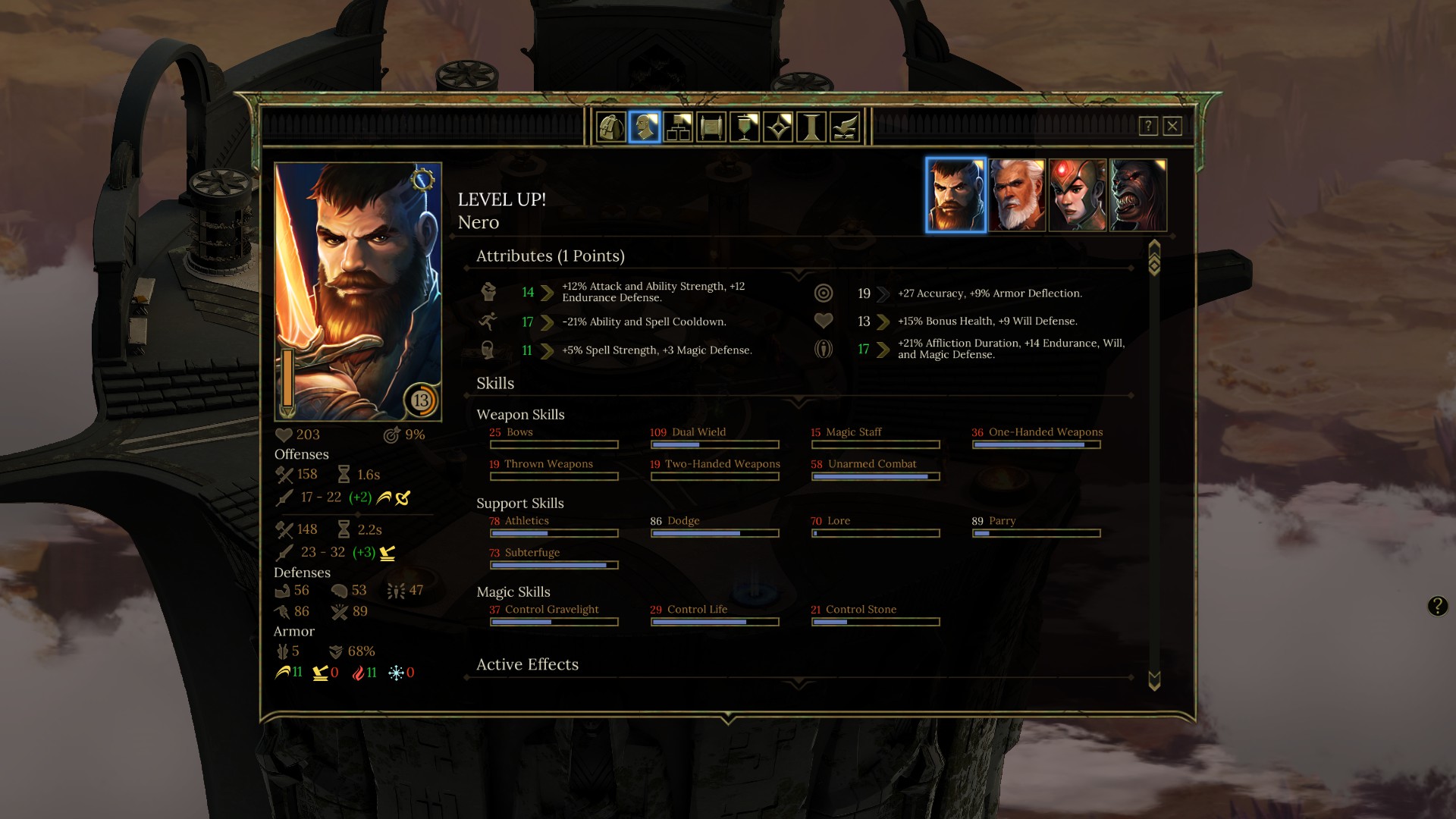Image resolution: width=1456 pixels, height=819 pixels.
Task: Select the four-pointed star tab
Action: click(x=778, y=127)
